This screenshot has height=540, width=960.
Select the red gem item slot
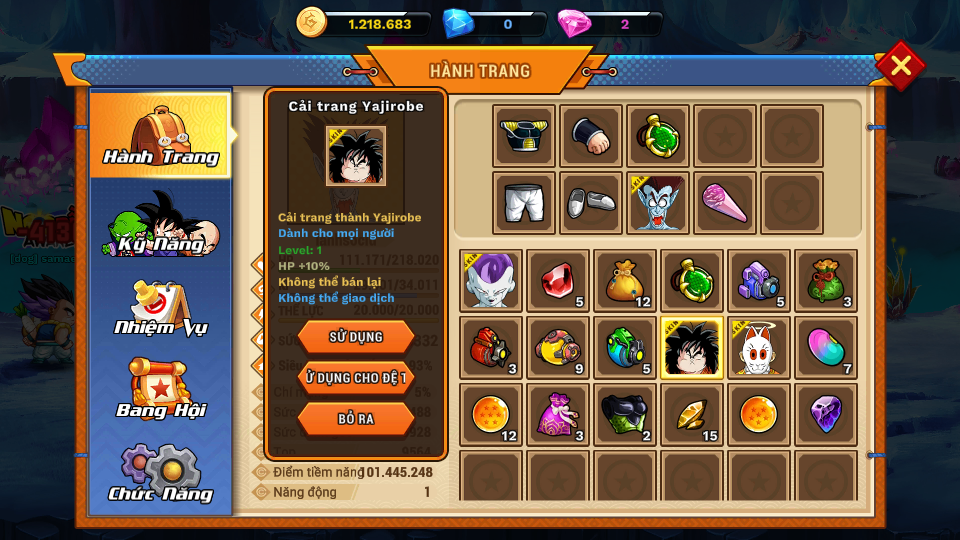point(558,281)
